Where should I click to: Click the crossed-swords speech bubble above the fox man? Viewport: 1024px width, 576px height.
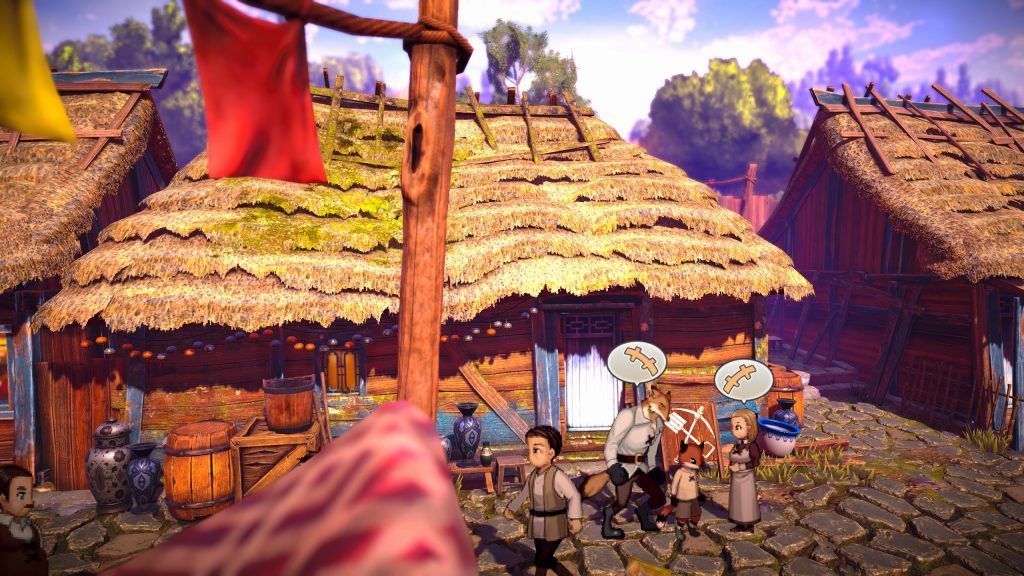pos(637,361)
